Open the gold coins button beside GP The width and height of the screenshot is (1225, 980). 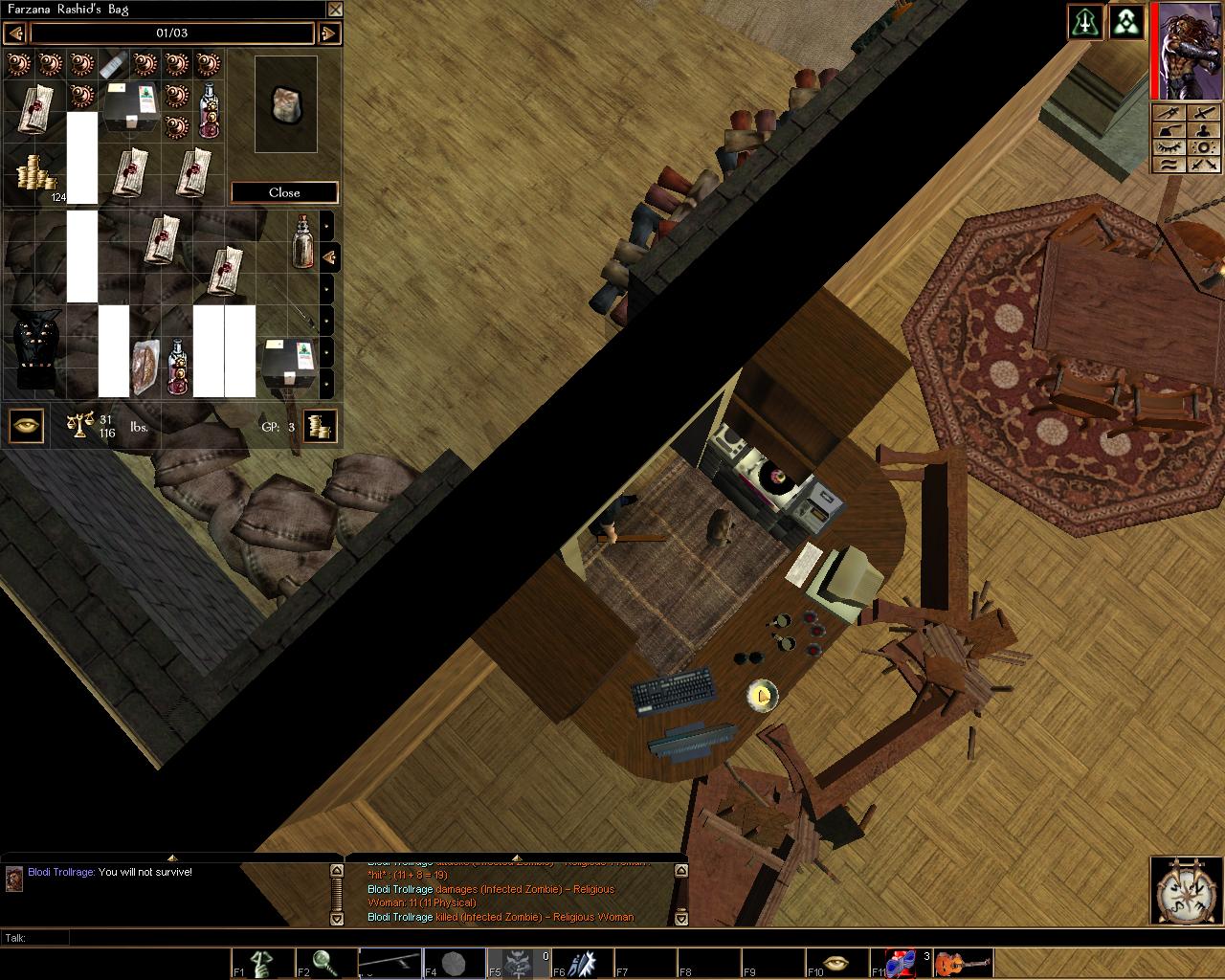point(320,426)
